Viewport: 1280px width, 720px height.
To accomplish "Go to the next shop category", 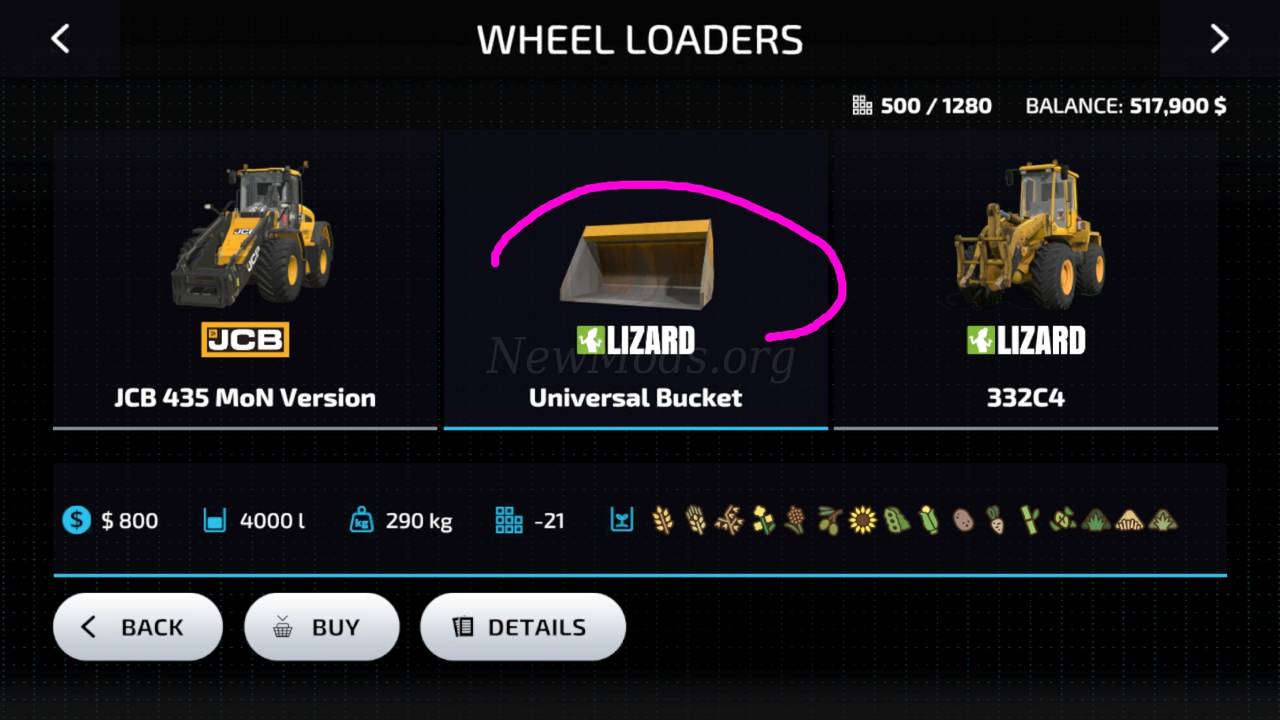I will [1219, 40].
